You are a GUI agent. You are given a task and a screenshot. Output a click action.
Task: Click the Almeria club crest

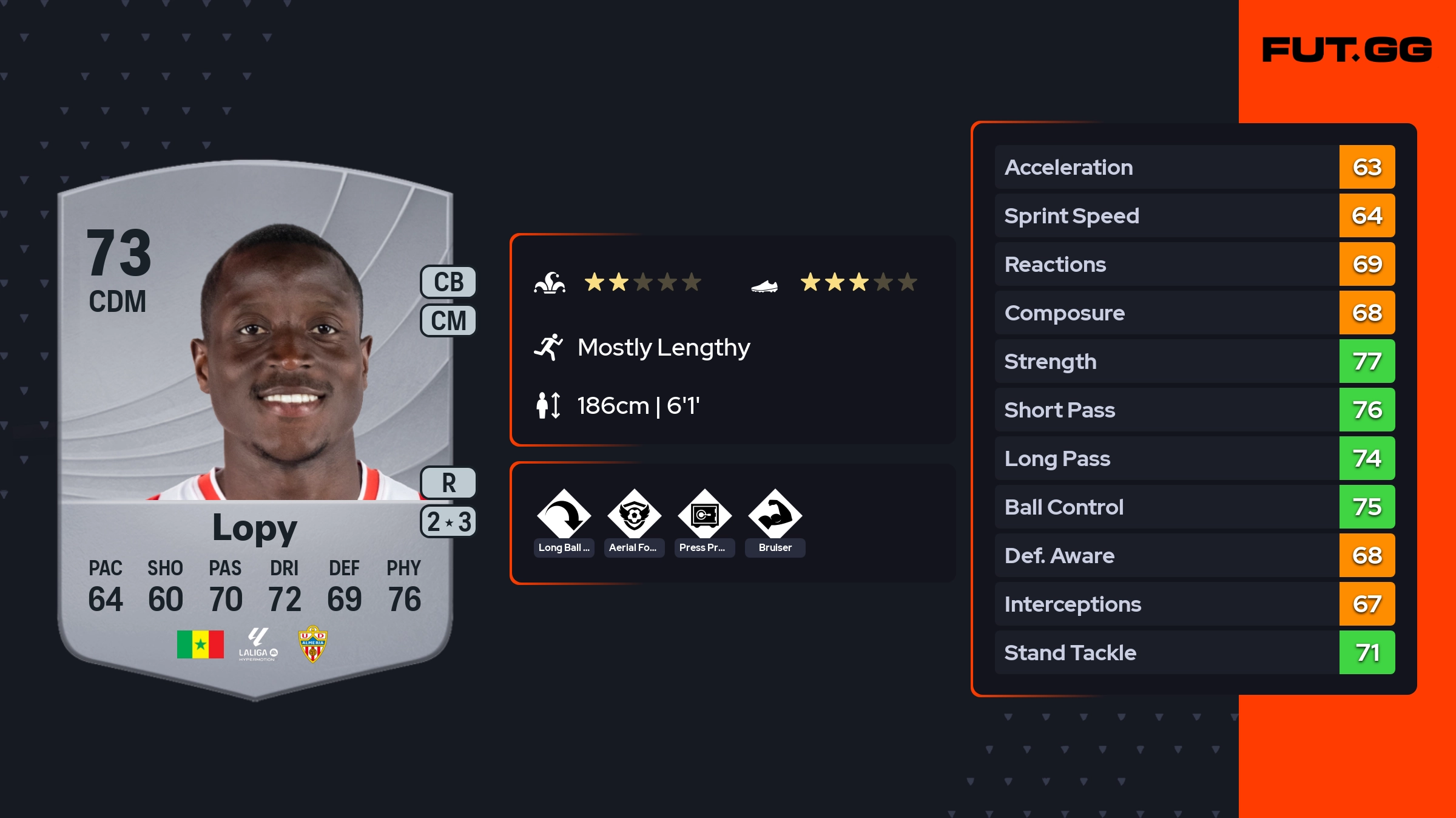(312, 644)
